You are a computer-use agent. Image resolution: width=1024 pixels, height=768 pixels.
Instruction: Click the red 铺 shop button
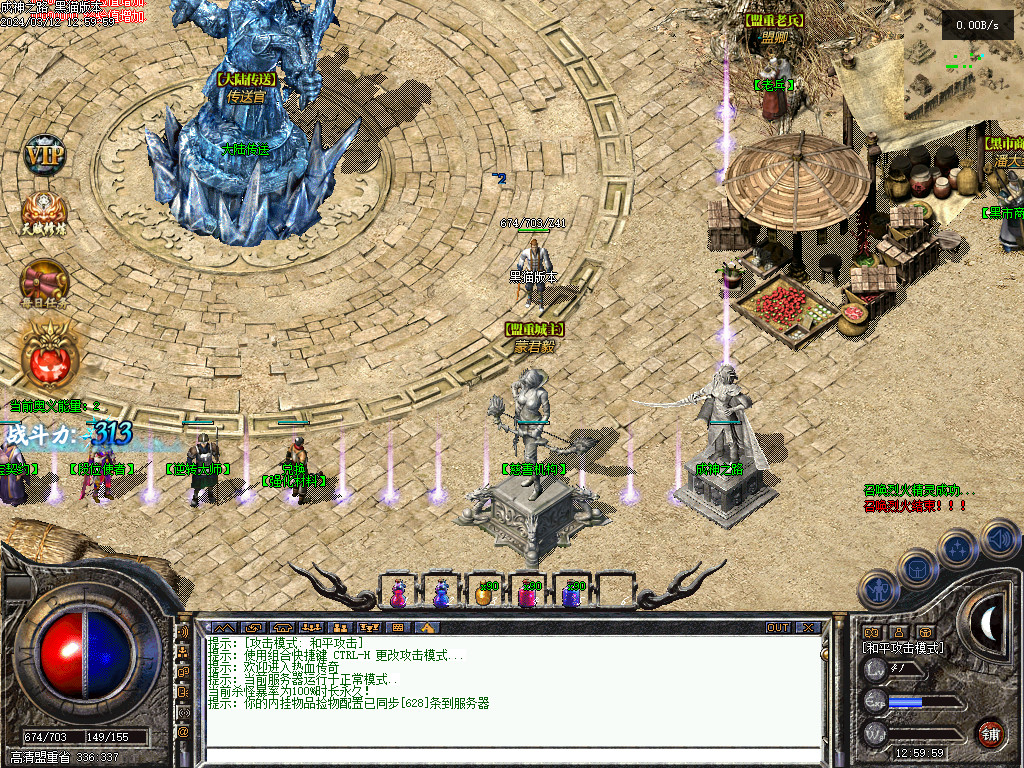coord(990,733)
